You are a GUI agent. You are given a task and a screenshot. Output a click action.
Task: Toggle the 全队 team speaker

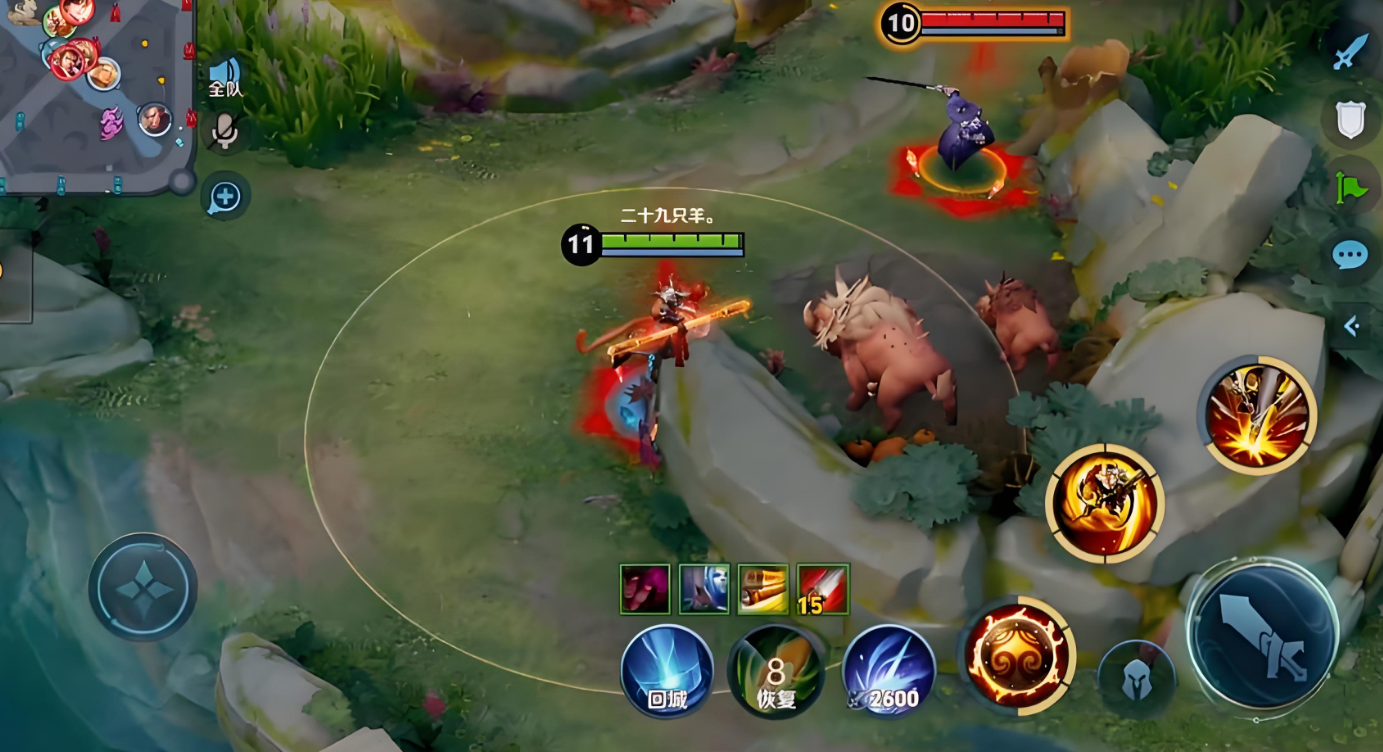coord(225,76)
